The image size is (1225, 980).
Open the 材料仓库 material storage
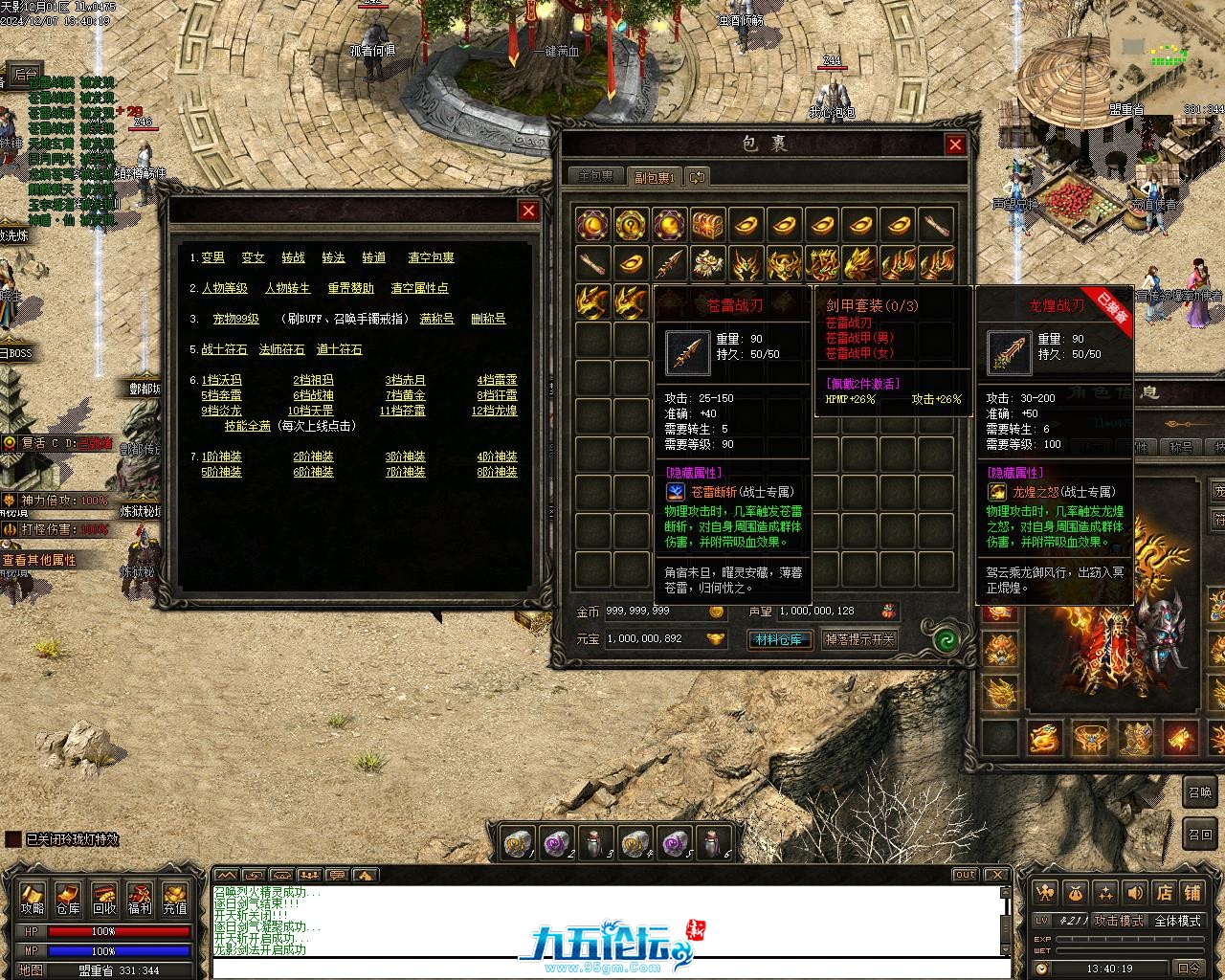point(779,639)
